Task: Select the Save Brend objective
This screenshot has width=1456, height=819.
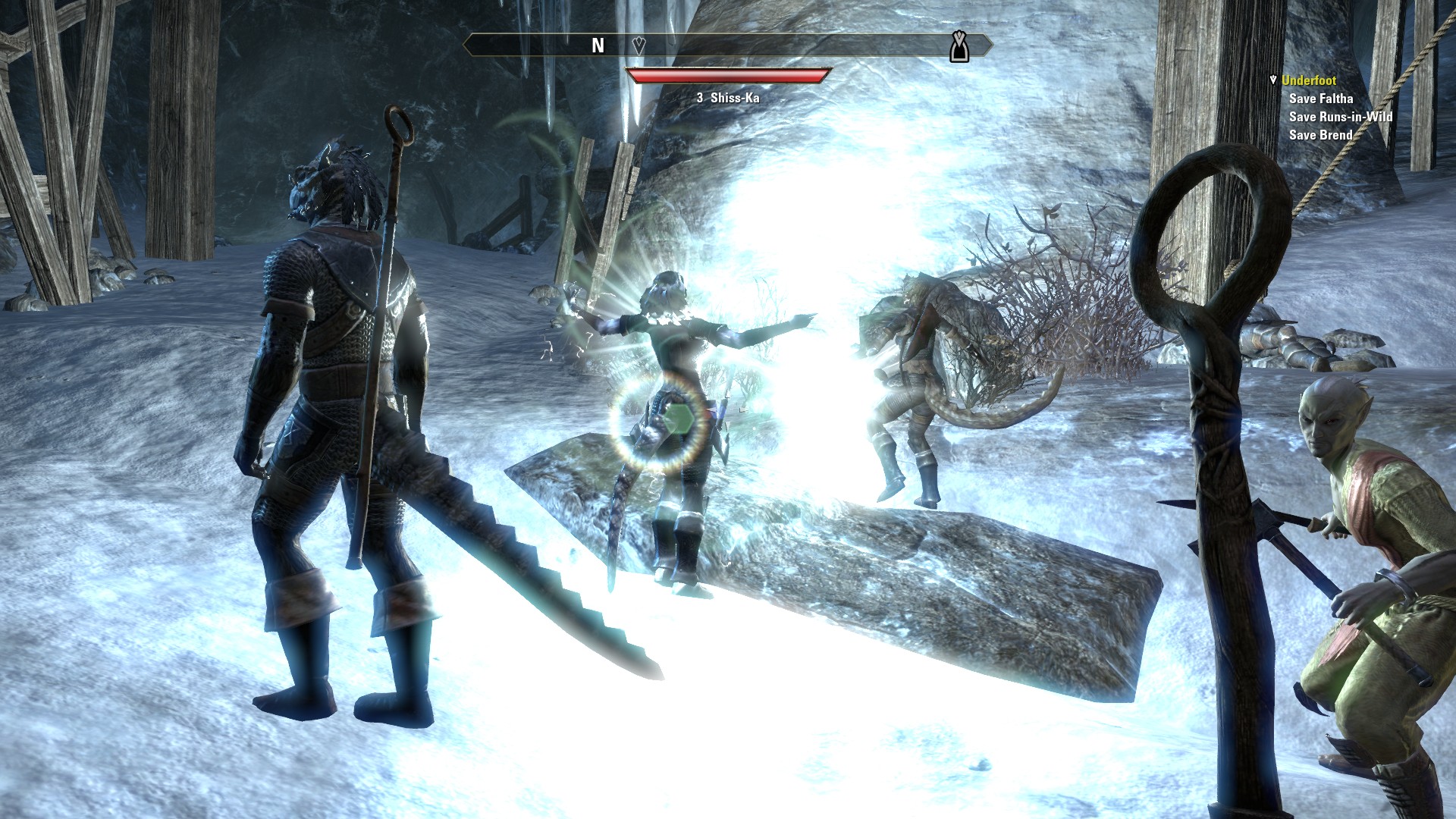Action: (1320, 135)
